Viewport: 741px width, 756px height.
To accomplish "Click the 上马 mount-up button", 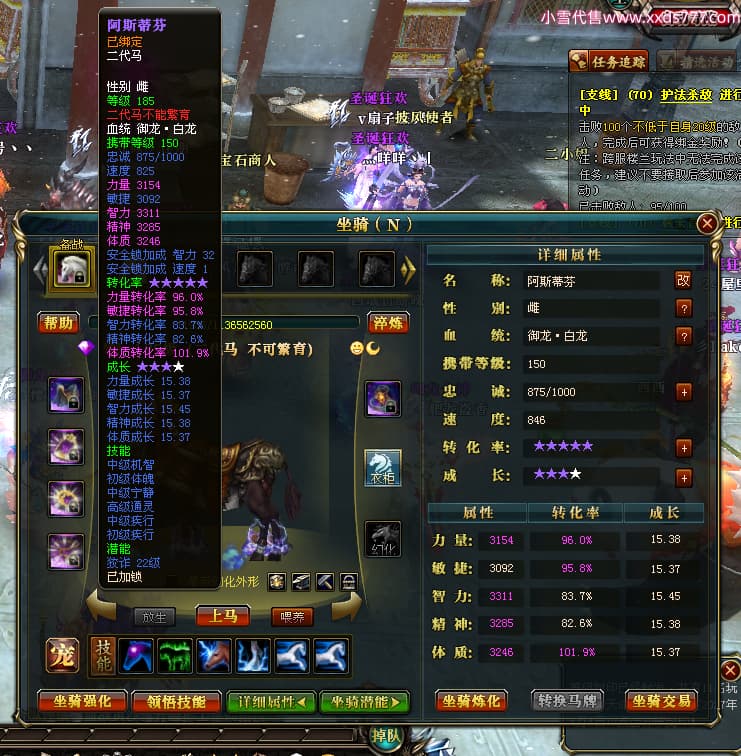I will tap(222, 616).
